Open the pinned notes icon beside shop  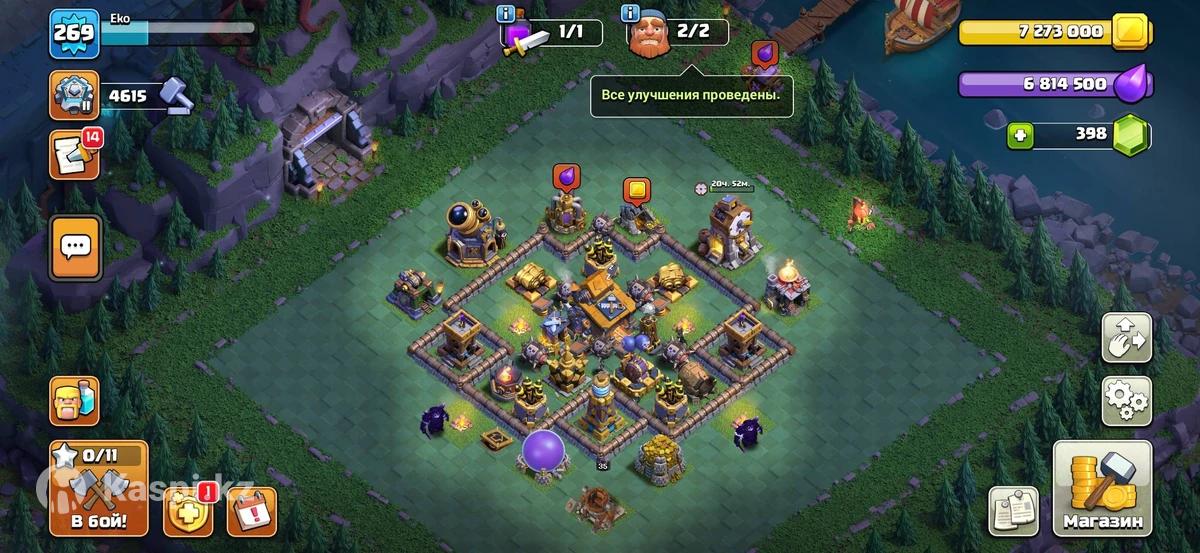(1013, 511)
